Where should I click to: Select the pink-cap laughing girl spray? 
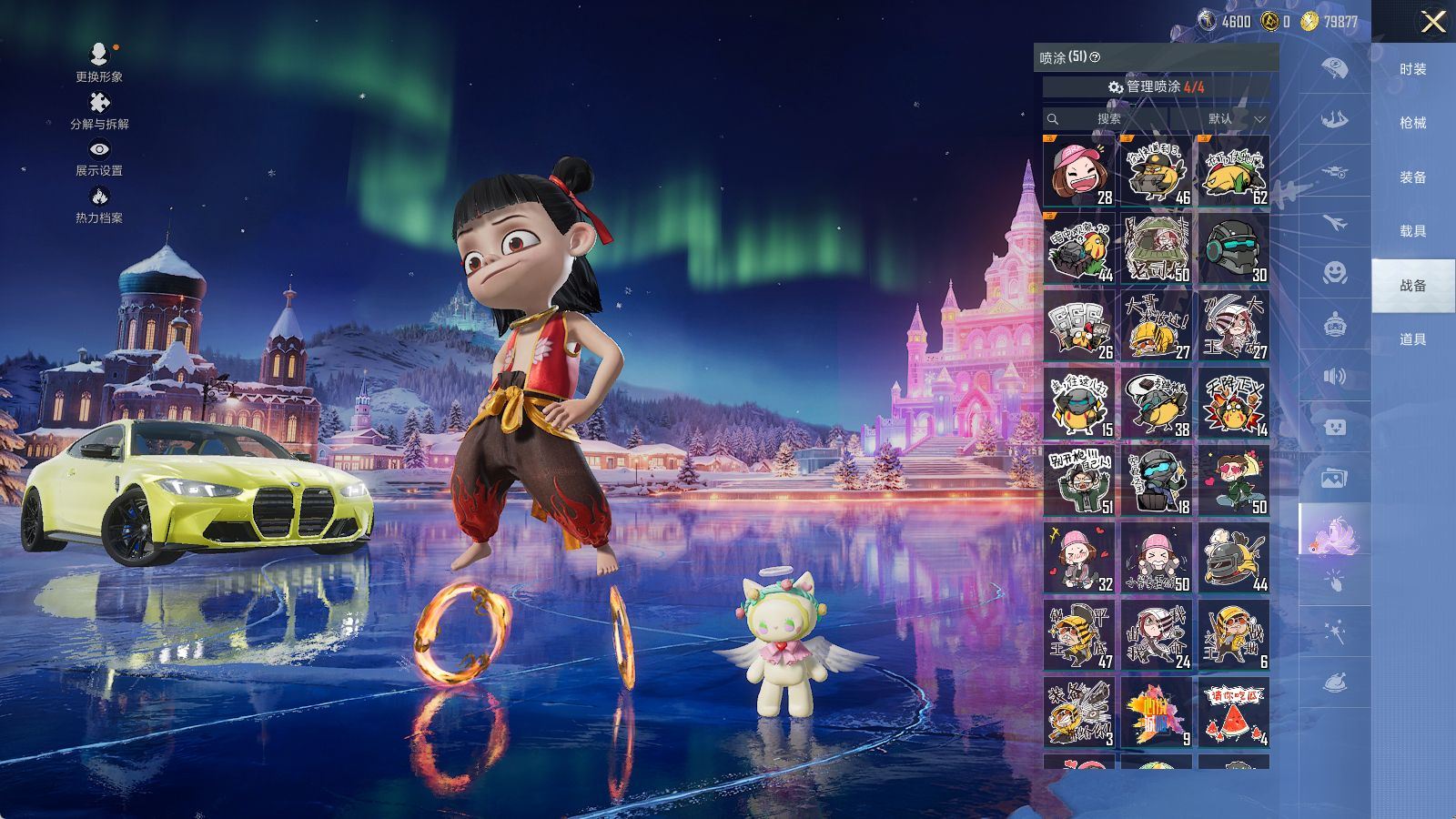click(x=1078, y=171)
